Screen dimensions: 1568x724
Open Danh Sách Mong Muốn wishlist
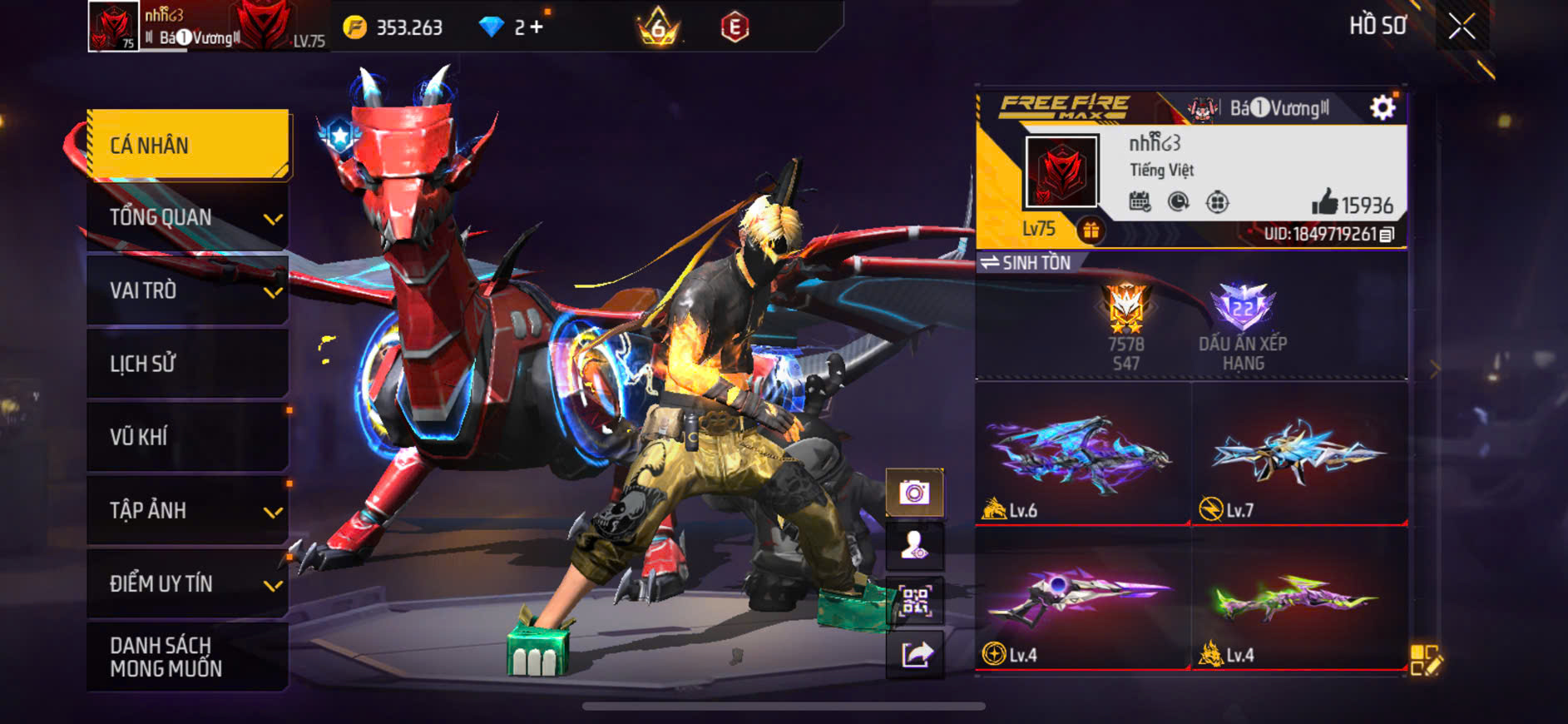tap(189, 657)
